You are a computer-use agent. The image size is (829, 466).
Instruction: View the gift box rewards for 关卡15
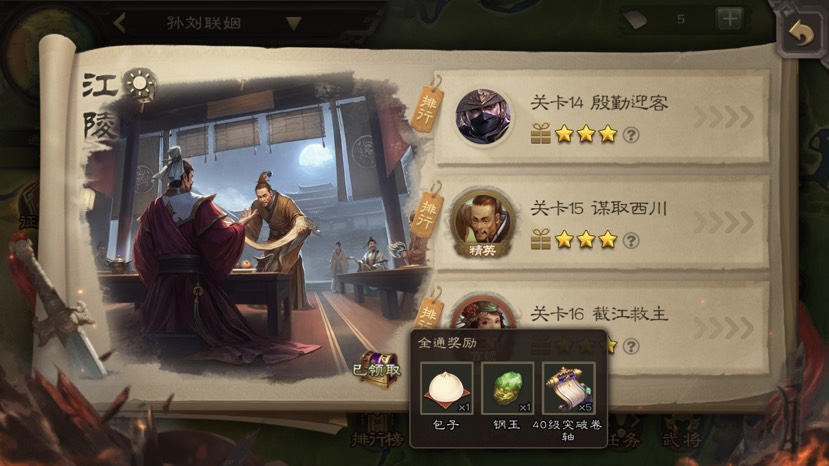(541, 240)
